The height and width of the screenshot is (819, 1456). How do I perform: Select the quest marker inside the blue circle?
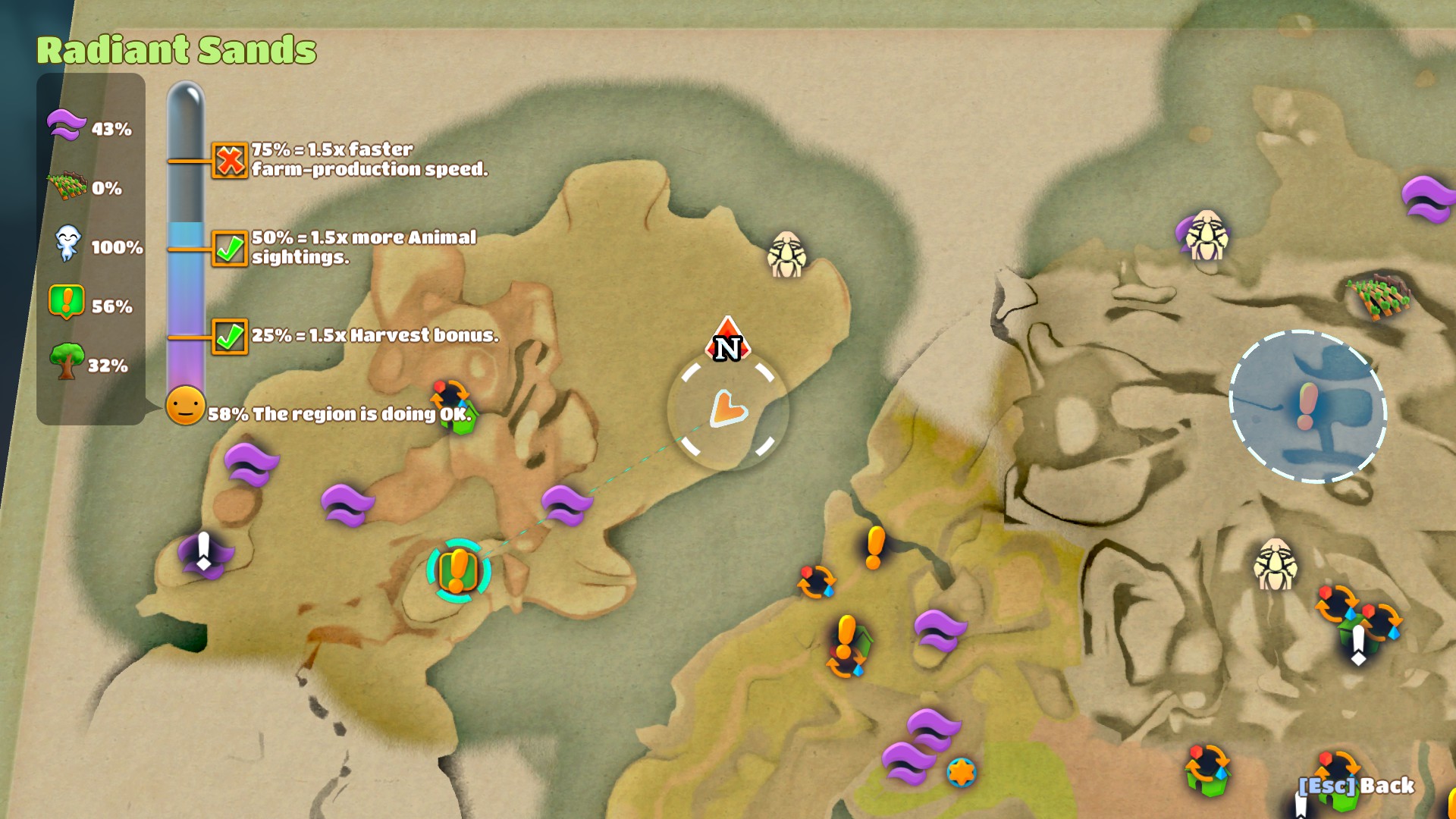tap(1307, 406)
